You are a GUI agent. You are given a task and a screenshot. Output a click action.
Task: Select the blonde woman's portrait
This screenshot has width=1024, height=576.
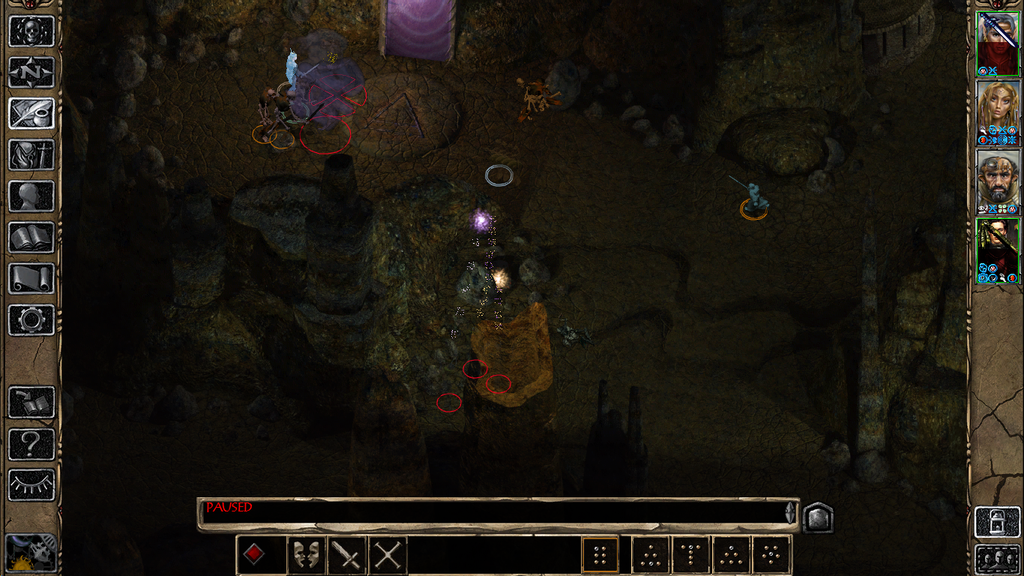[x=998, y=112]
